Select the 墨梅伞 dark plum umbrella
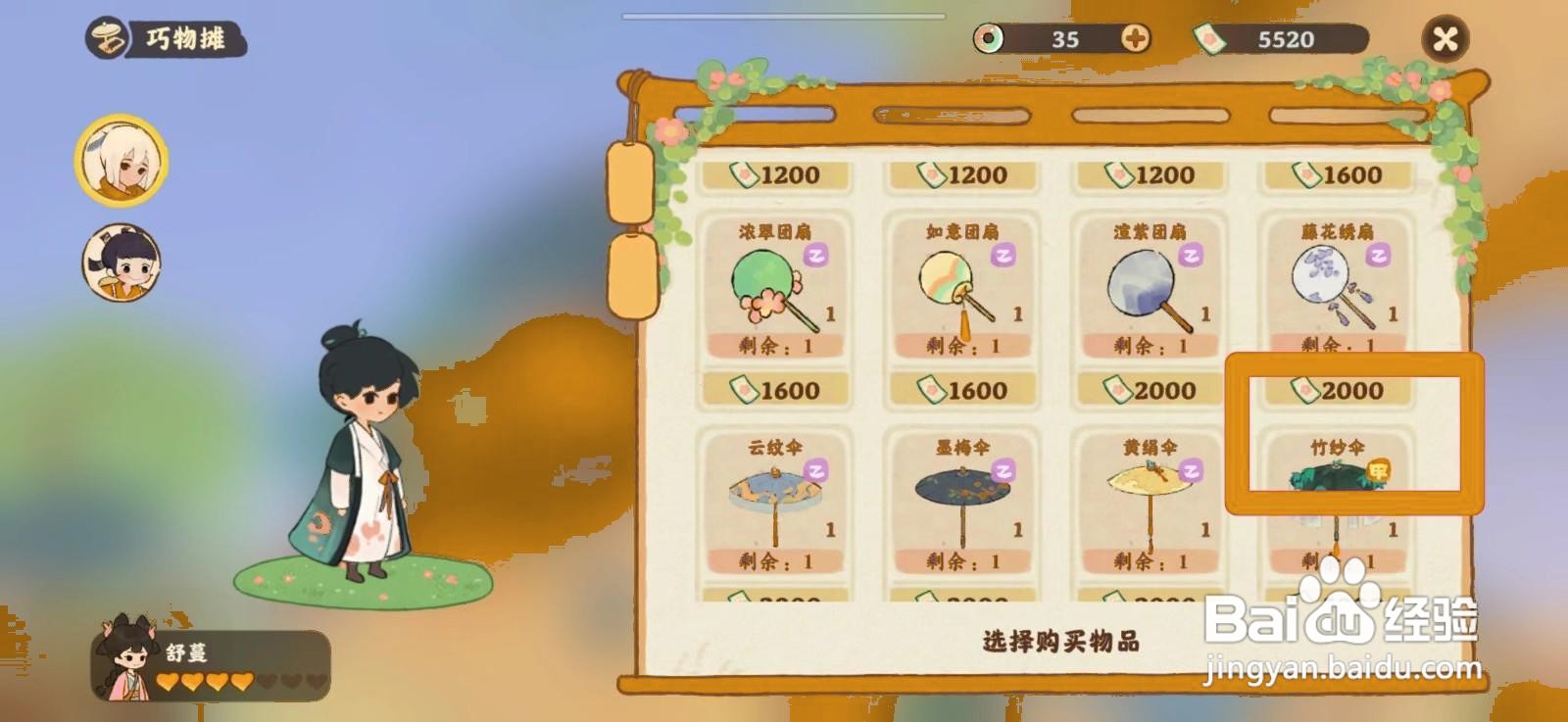 click(x=963, y=500)
